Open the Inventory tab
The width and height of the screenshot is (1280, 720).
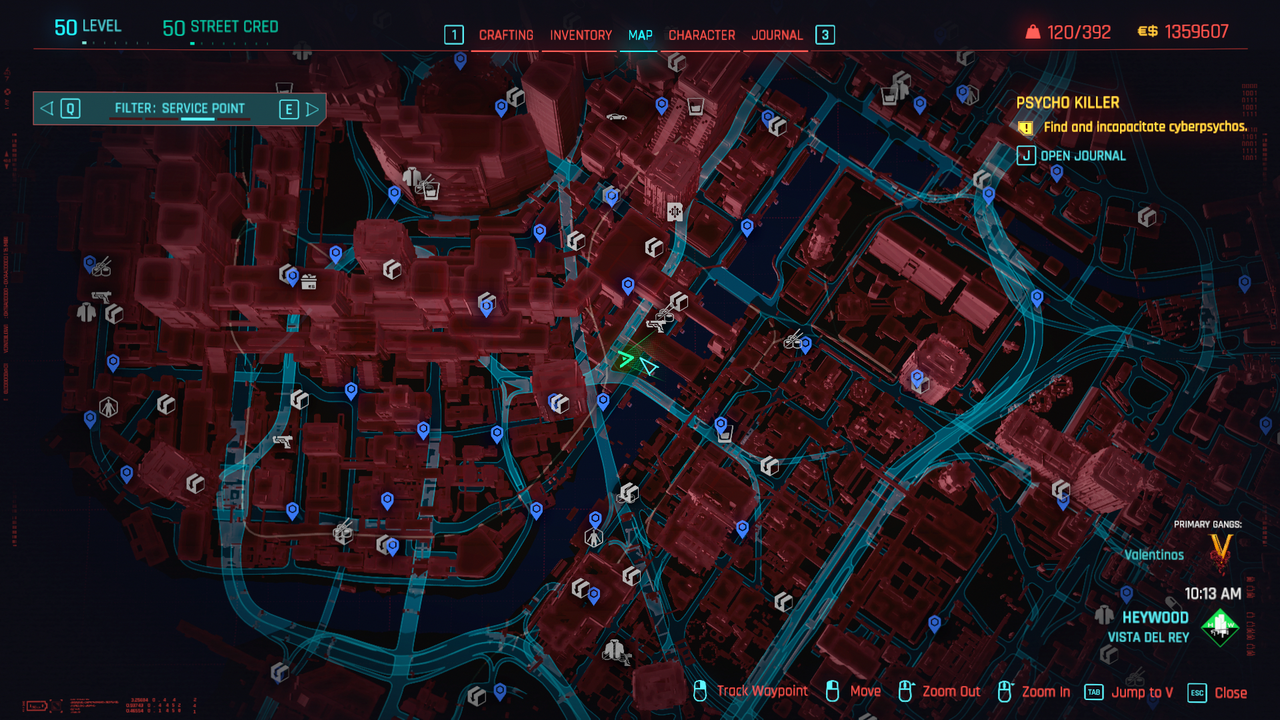click(x=580, y=35)
